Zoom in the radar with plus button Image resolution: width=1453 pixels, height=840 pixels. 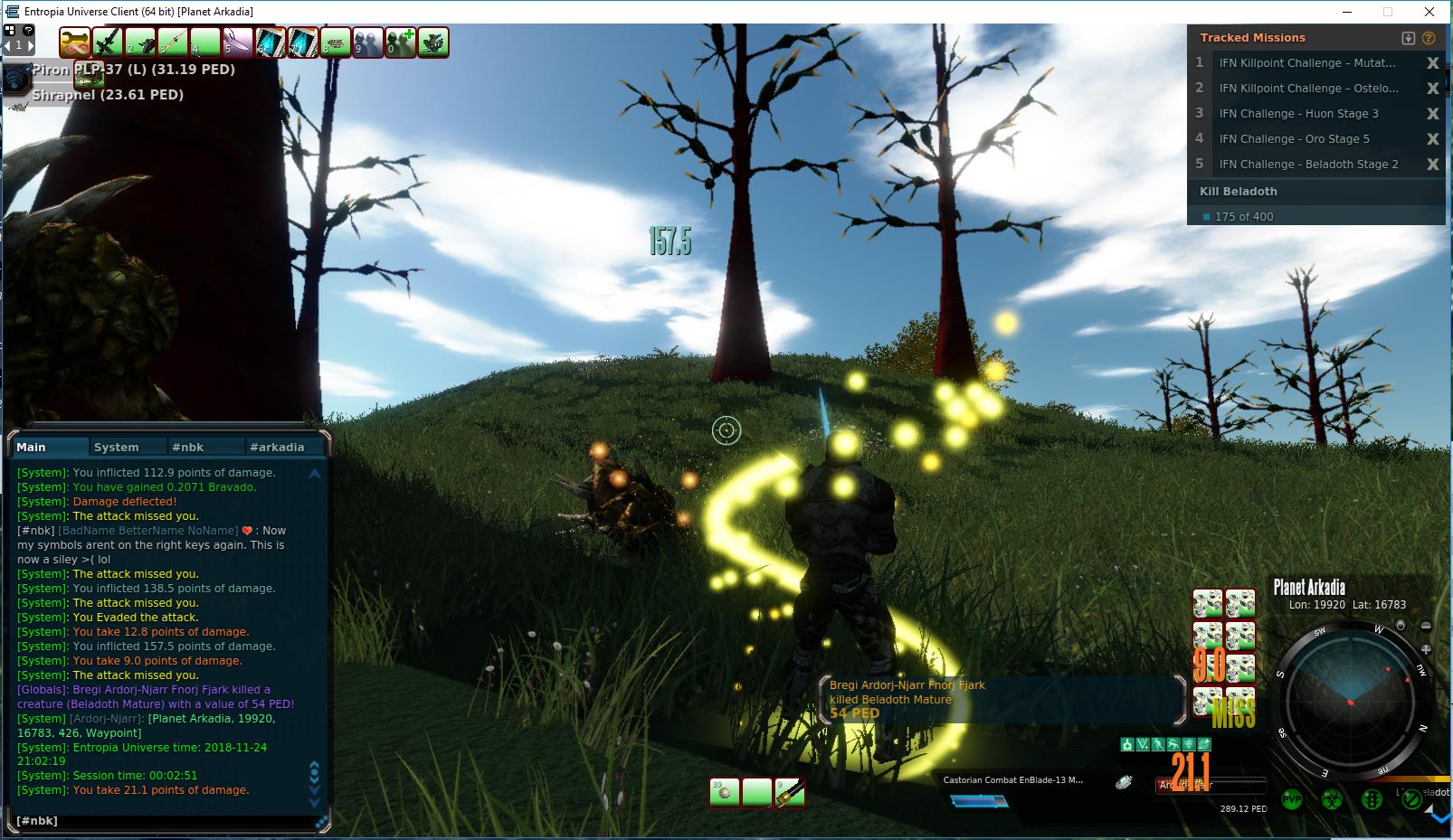[1426, 649]
